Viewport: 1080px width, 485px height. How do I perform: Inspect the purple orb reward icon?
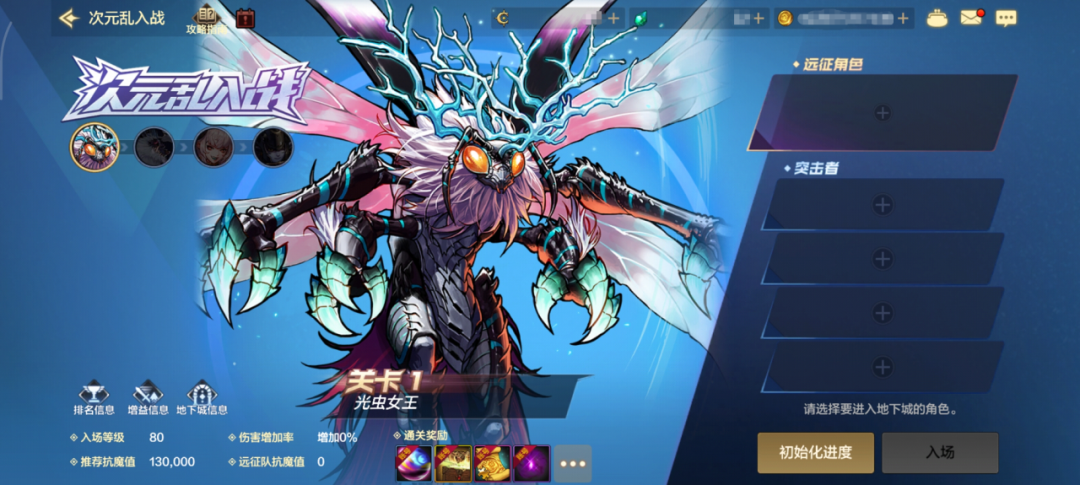tap(532, 463)
